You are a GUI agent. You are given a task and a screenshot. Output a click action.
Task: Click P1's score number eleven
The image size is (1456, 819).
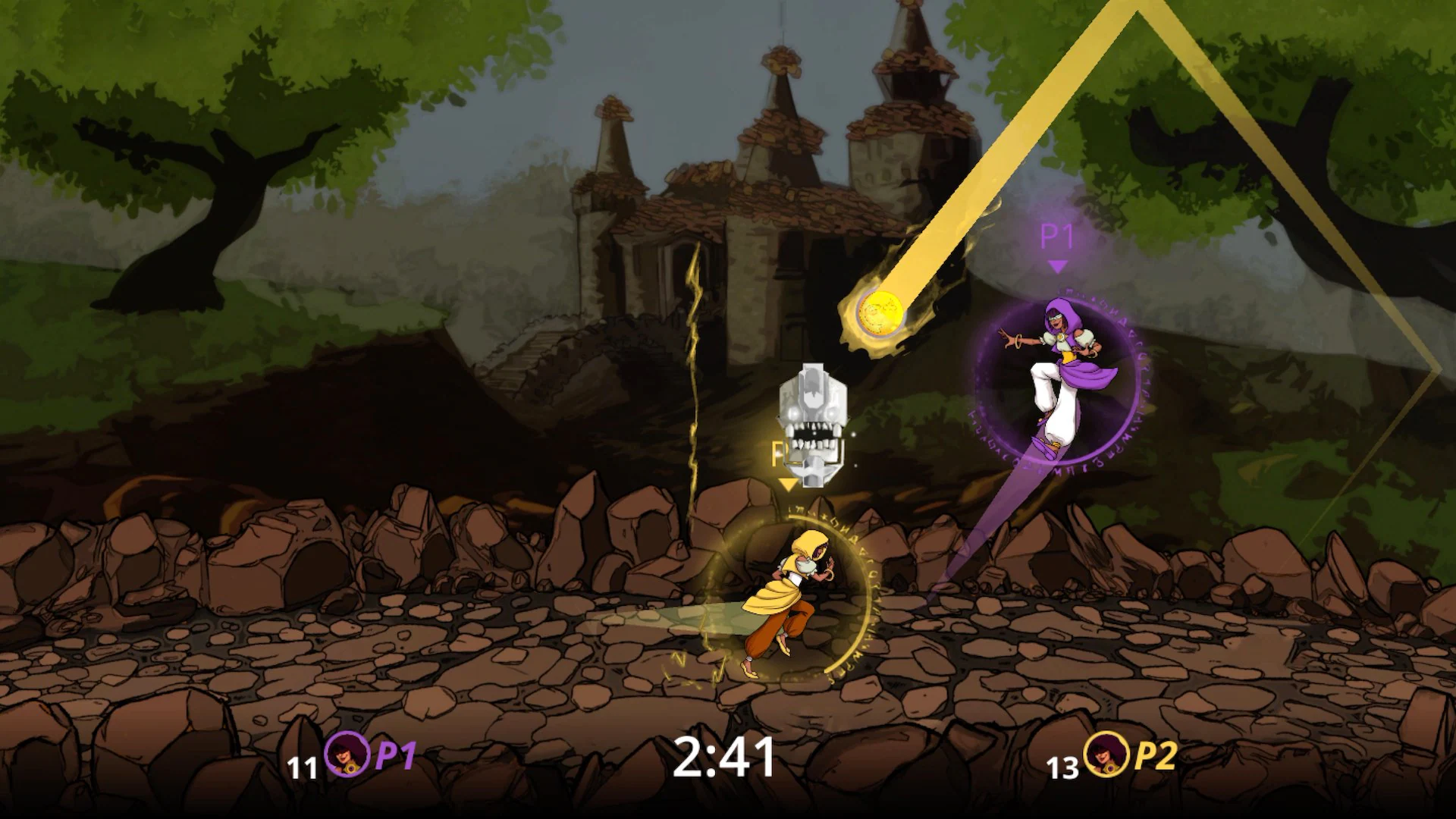(x=303, y=769)
